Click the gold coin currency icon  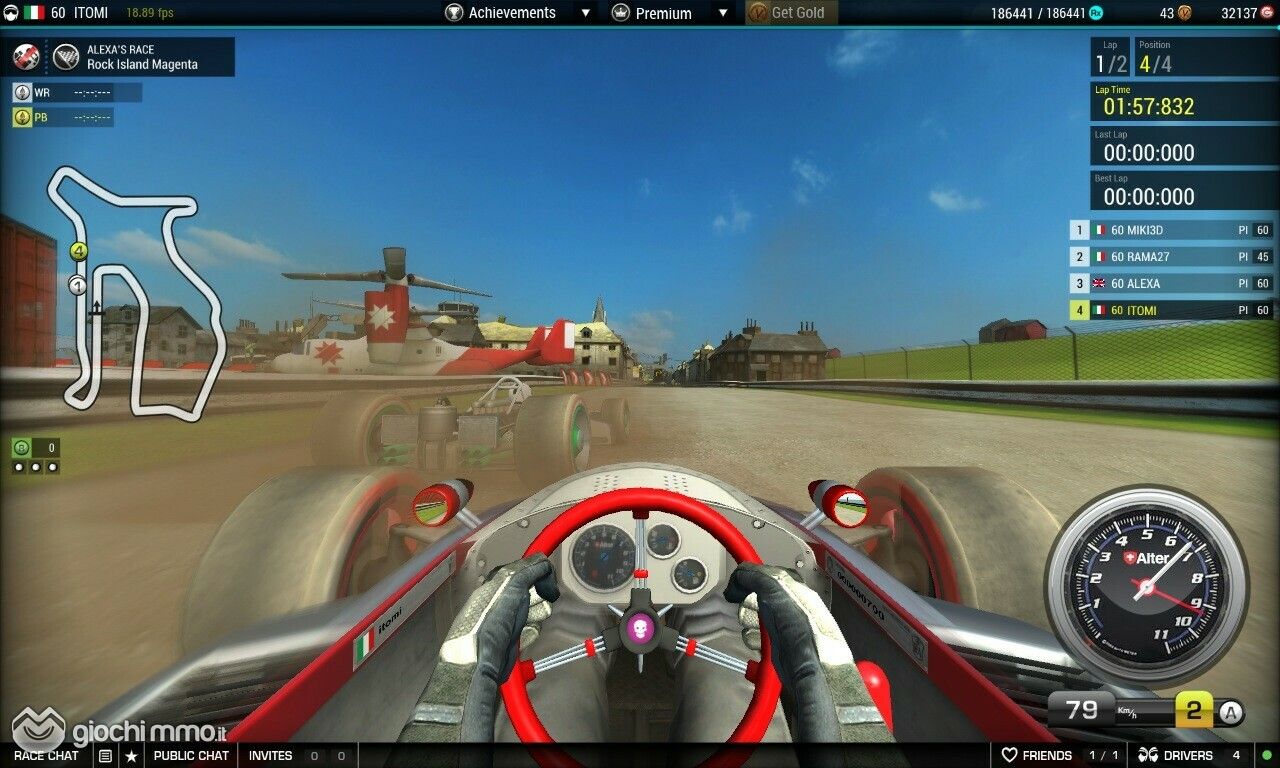1184,13
